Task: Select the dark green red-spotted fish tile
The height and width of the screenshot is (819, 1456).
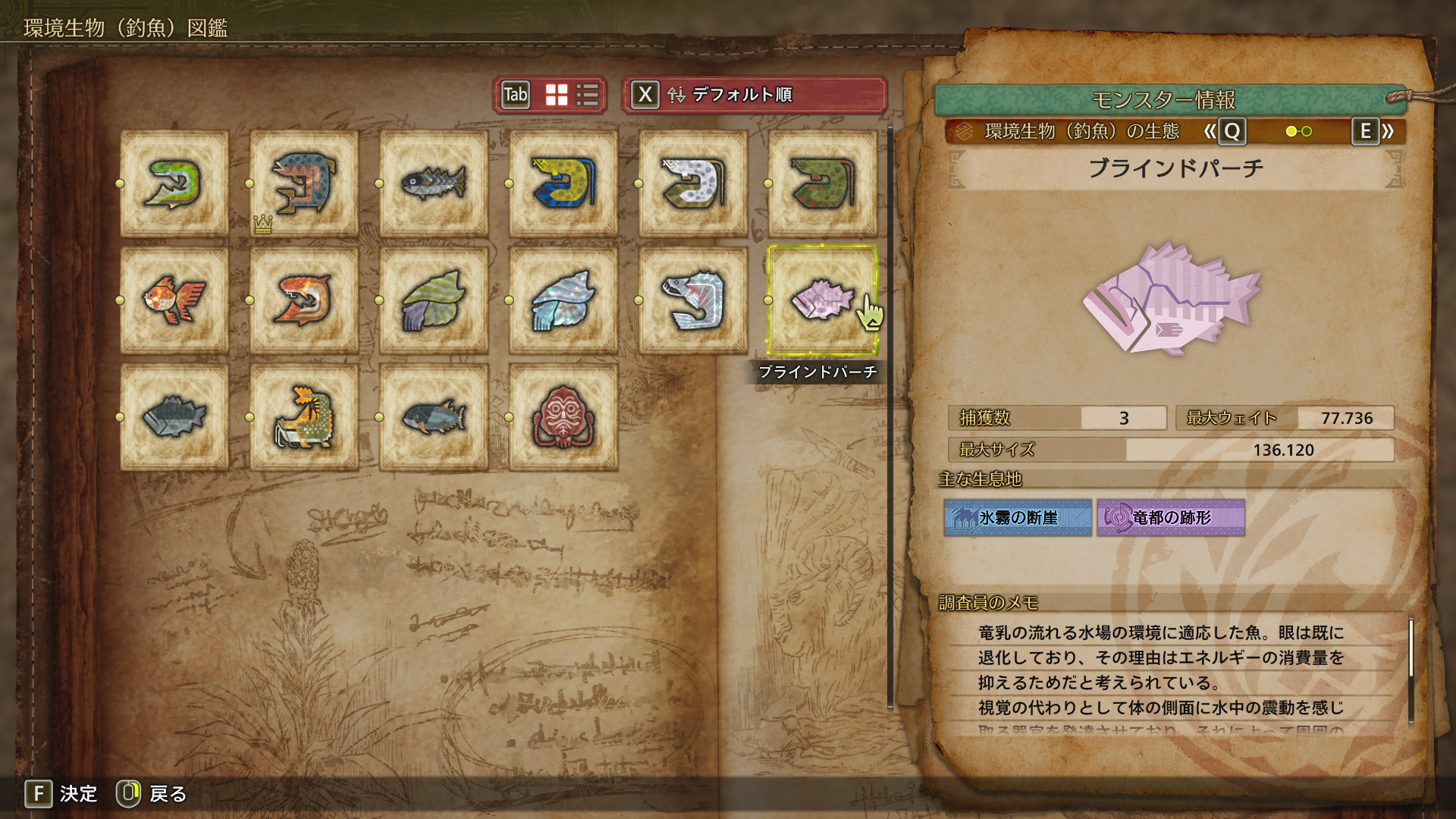Action: pos(822,184)
